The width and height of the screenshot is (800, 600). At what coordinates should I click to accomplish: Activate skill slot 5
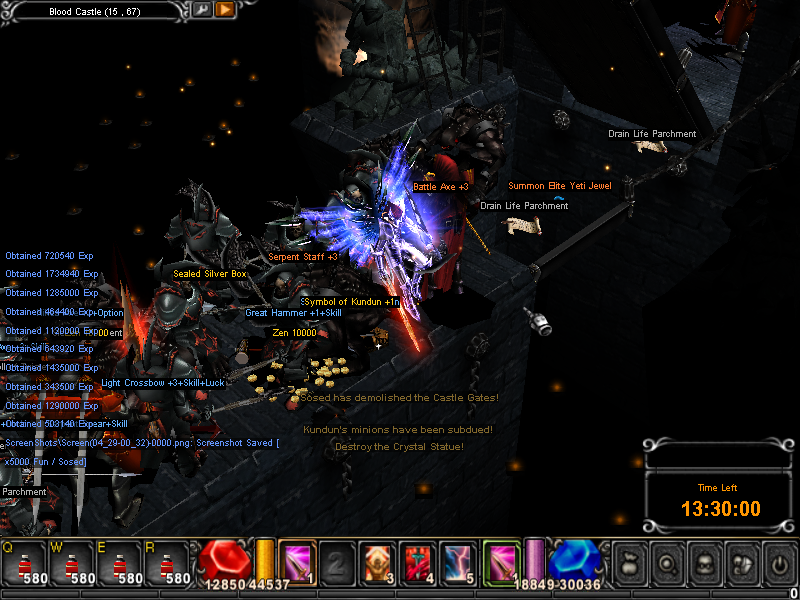coord(459,561)
